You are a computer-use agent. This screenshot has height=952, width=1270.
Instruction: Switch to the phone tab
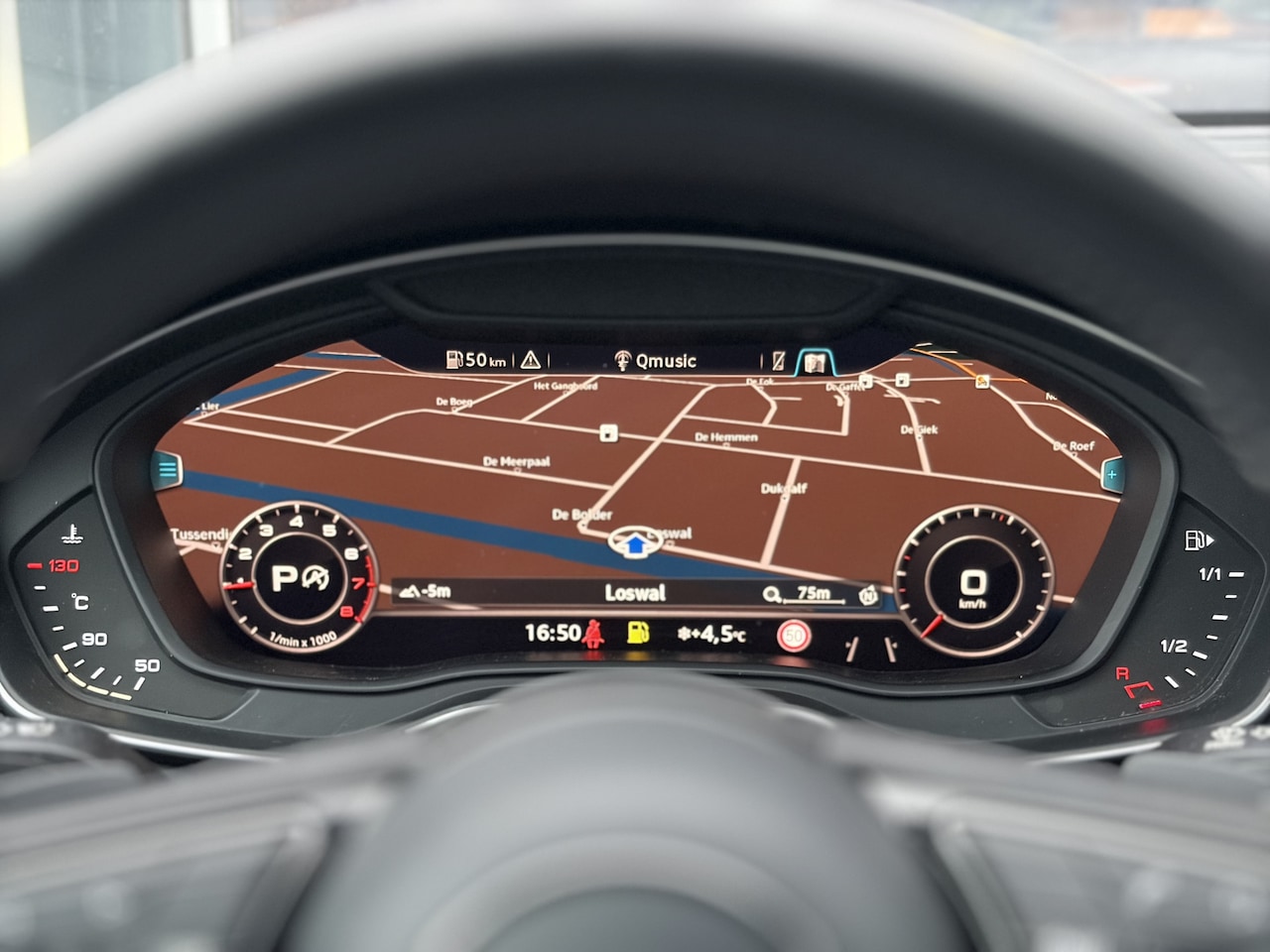coord(779,362)
